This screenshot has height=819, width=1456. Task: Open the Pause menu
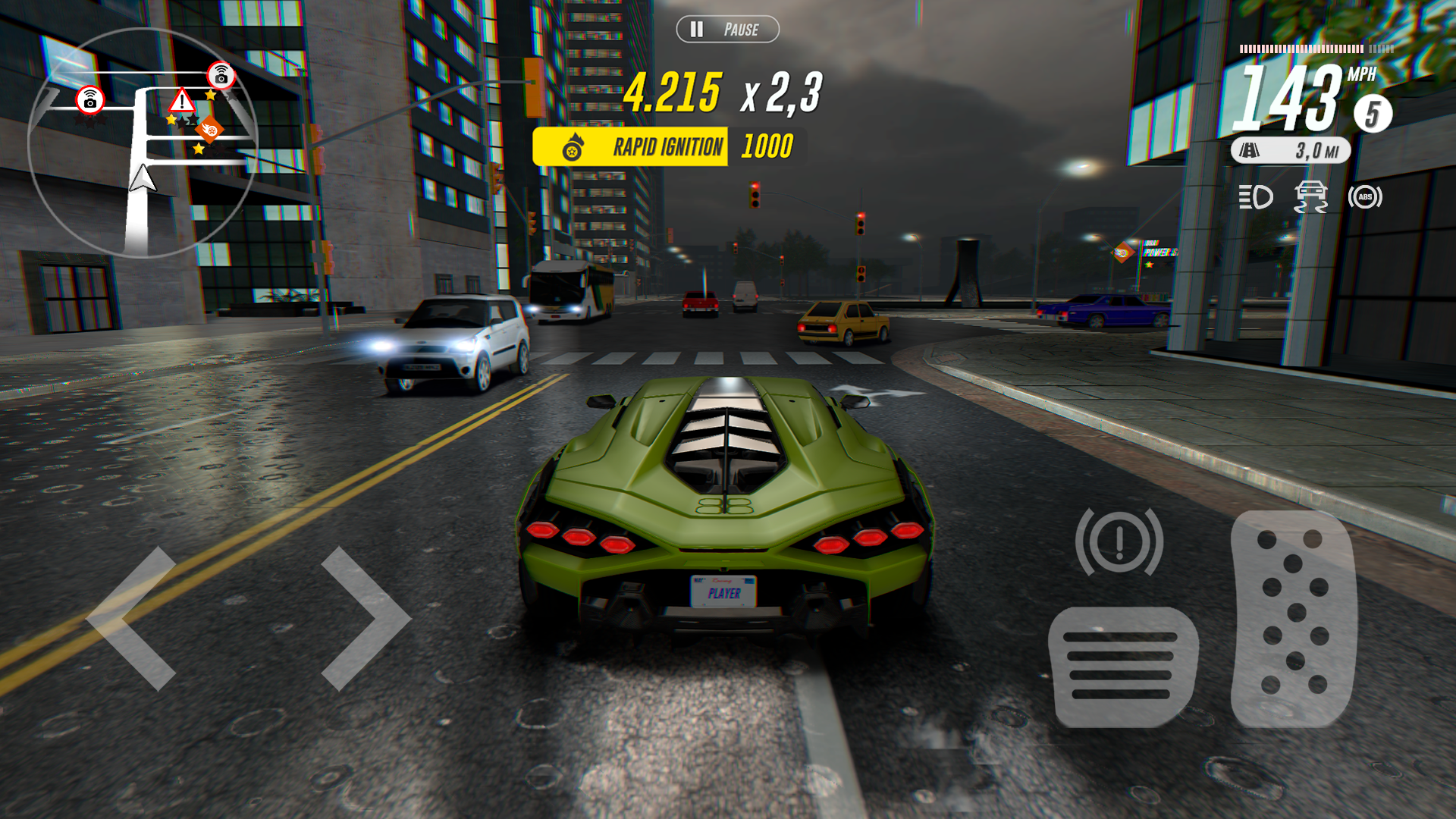tap(726, 30)
